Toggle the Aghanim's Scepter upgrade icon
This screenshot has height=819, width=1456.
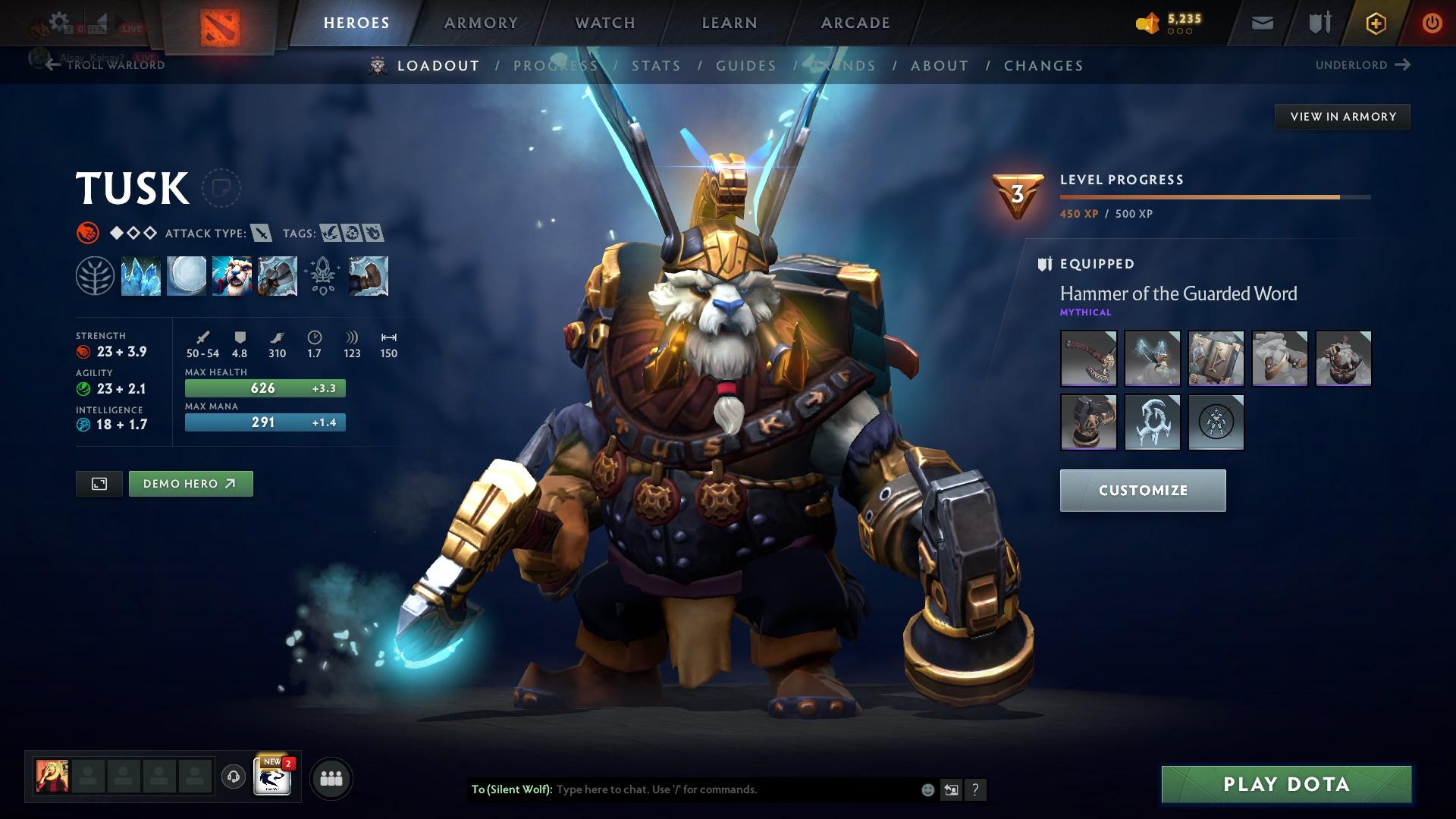pos(322,275)
